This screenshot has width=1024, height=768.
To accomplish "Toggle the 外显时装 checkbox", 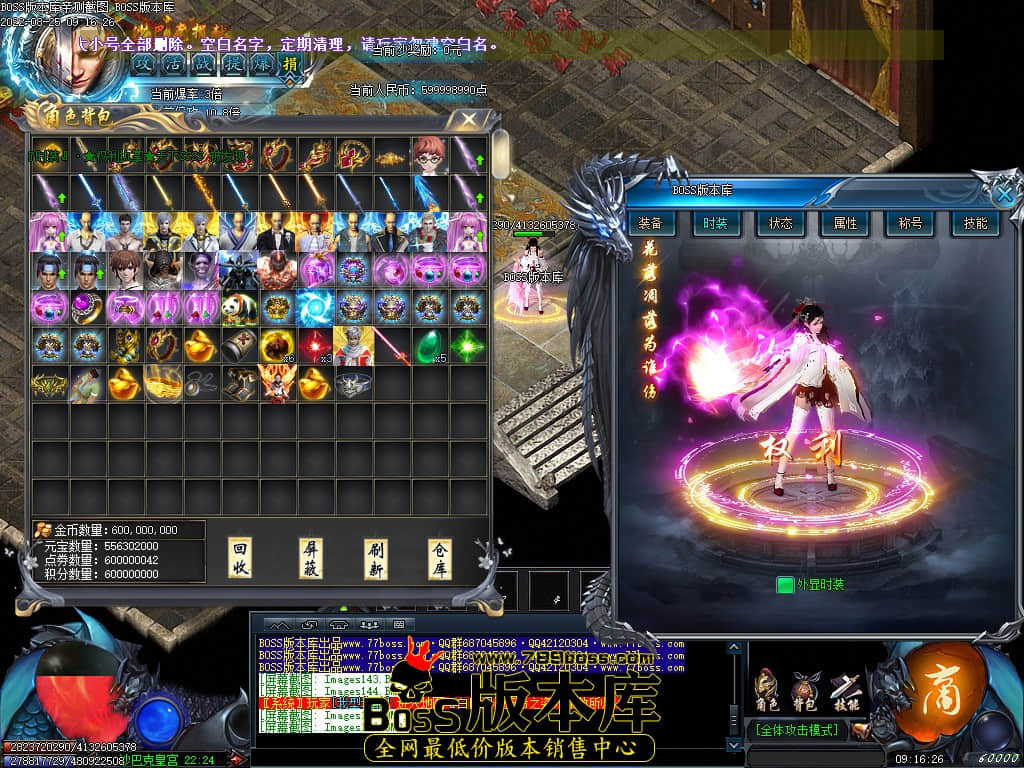I will 785,584.
